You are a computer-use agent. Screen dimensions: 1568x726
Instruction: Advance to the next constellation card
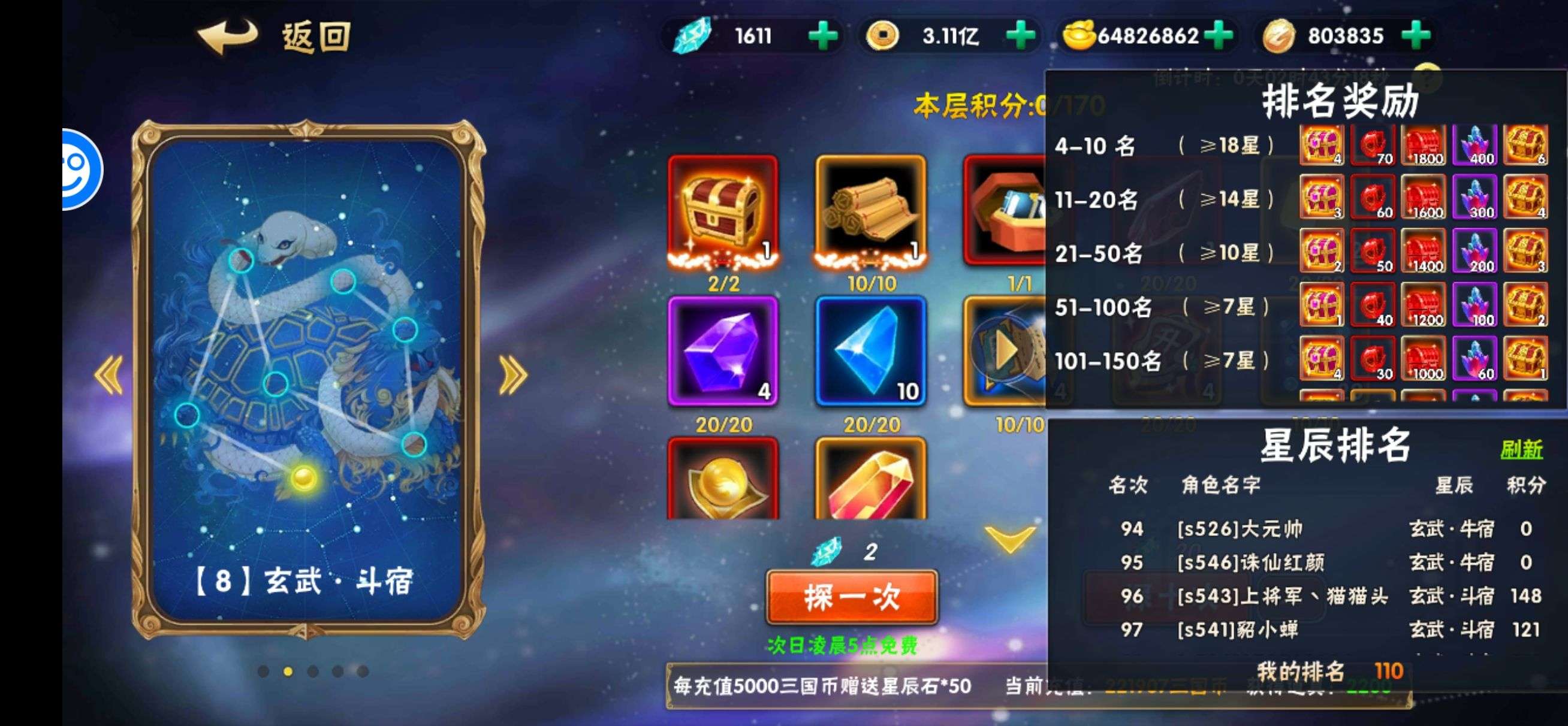coord(512,374)
